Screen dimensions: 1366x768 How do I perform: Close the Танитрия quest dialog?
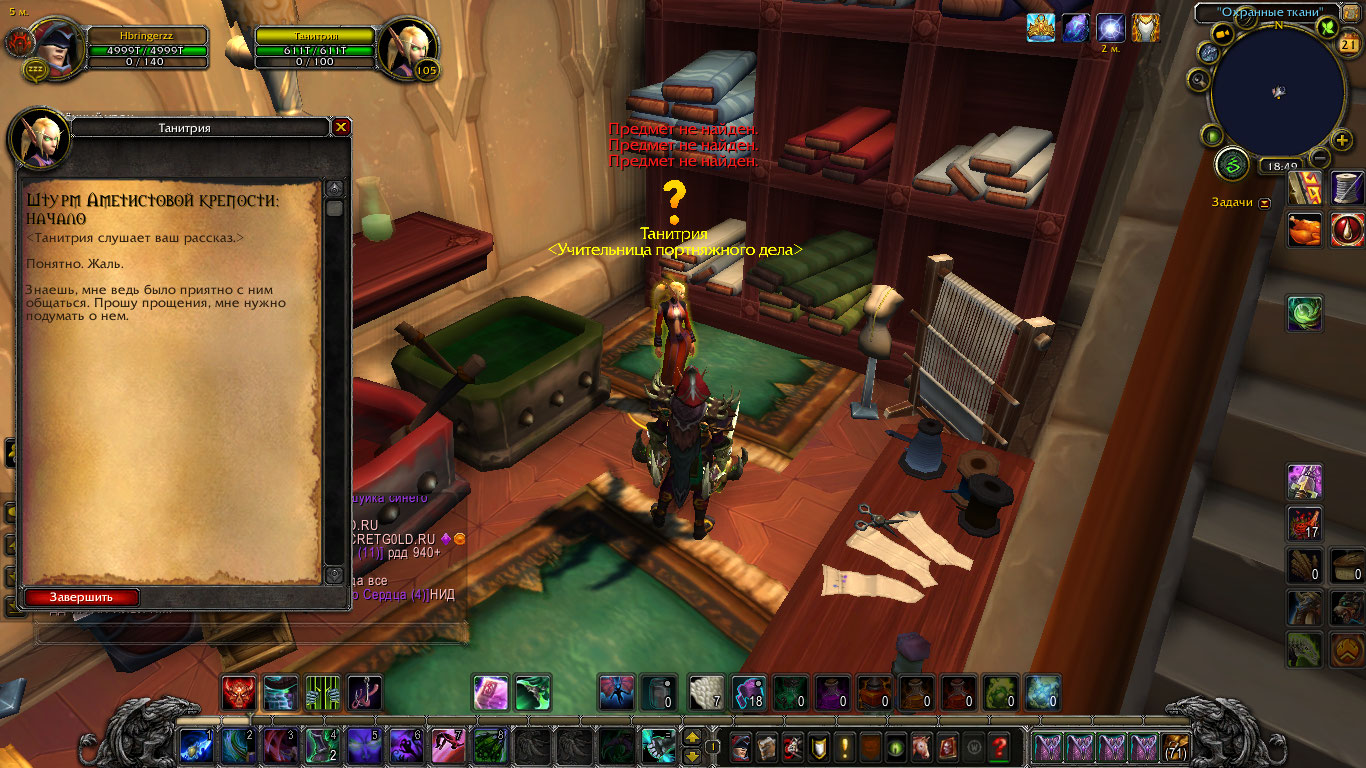341,127
